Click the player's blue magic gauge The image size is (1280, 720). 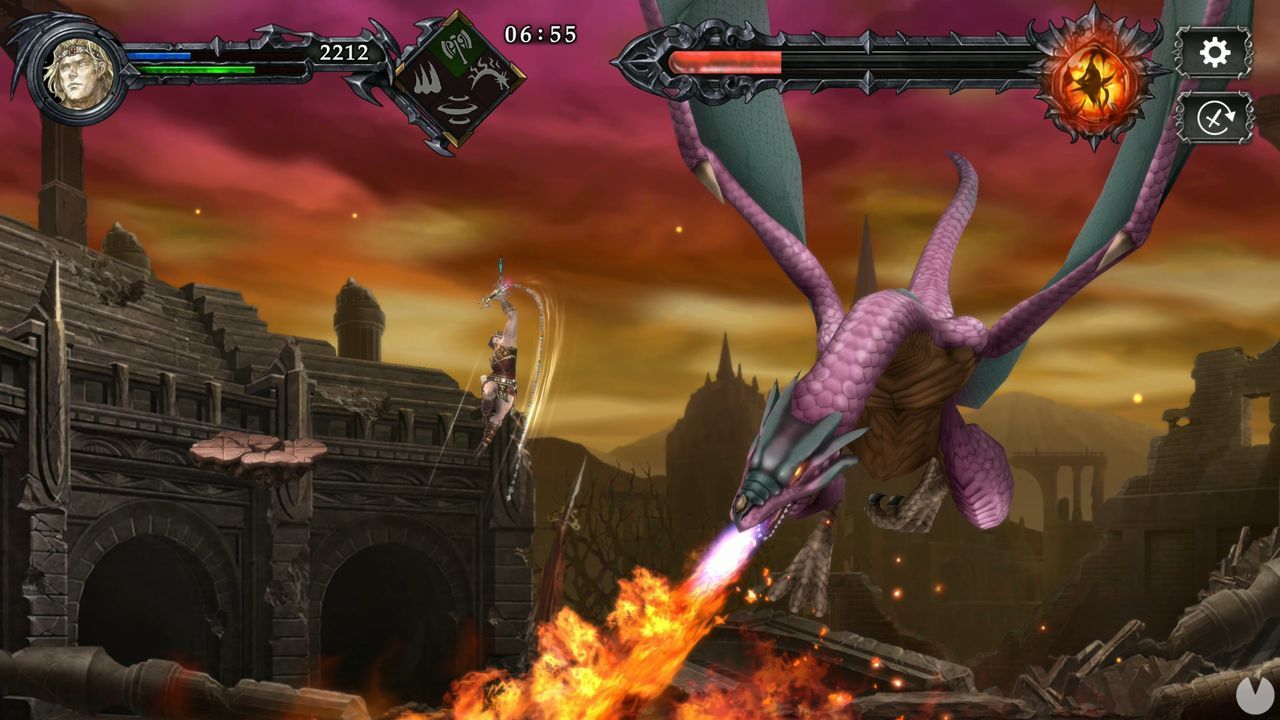[160, 55]
